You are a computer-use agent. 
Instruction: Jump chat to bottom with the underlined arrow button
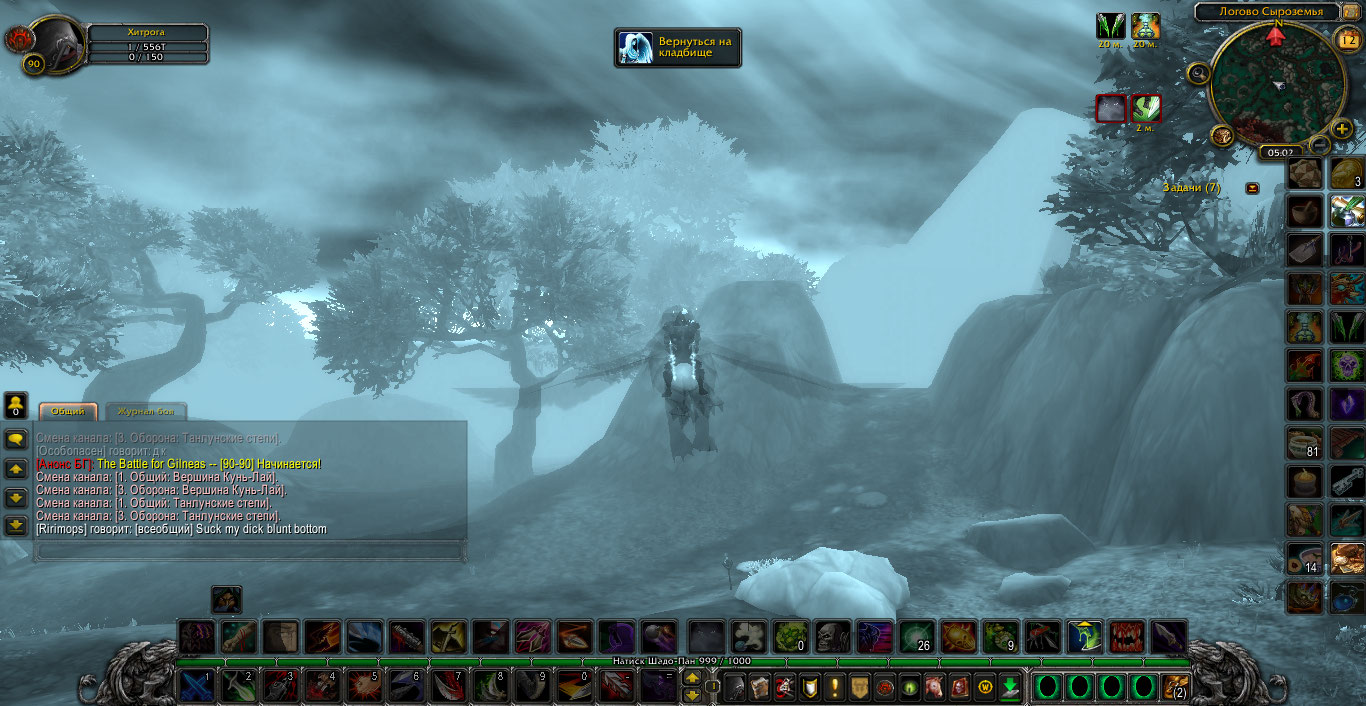pos(16,525)
